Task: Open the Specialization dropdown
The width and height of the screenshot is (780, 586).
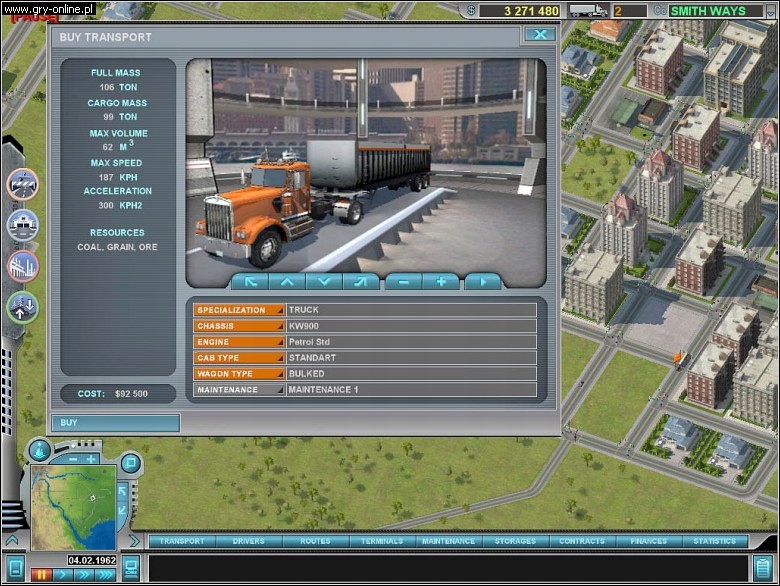Action: pyautogui.click(x=240, y=310)
